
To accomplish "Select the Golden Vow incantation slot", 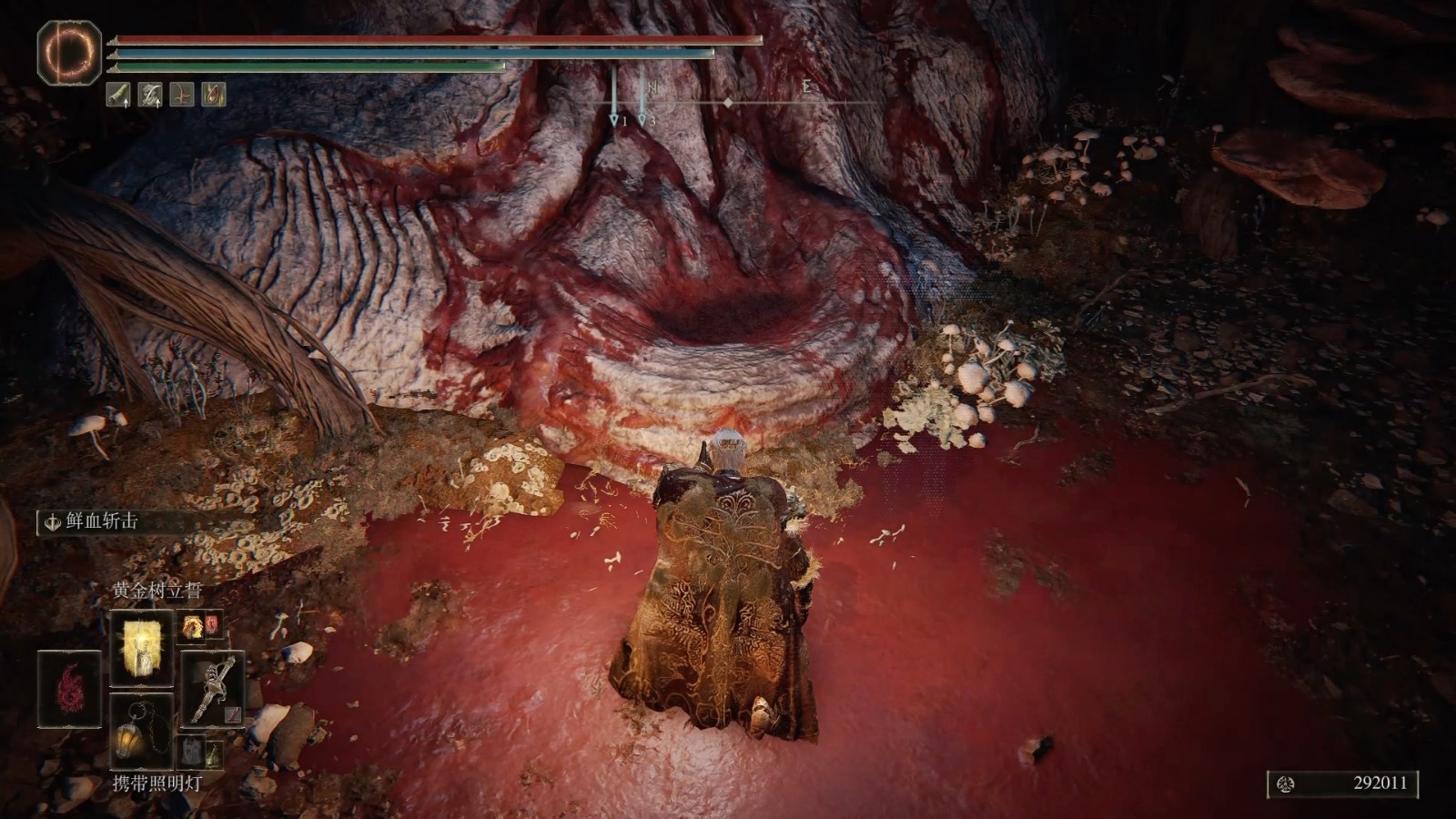I will (x=141, y=647).
